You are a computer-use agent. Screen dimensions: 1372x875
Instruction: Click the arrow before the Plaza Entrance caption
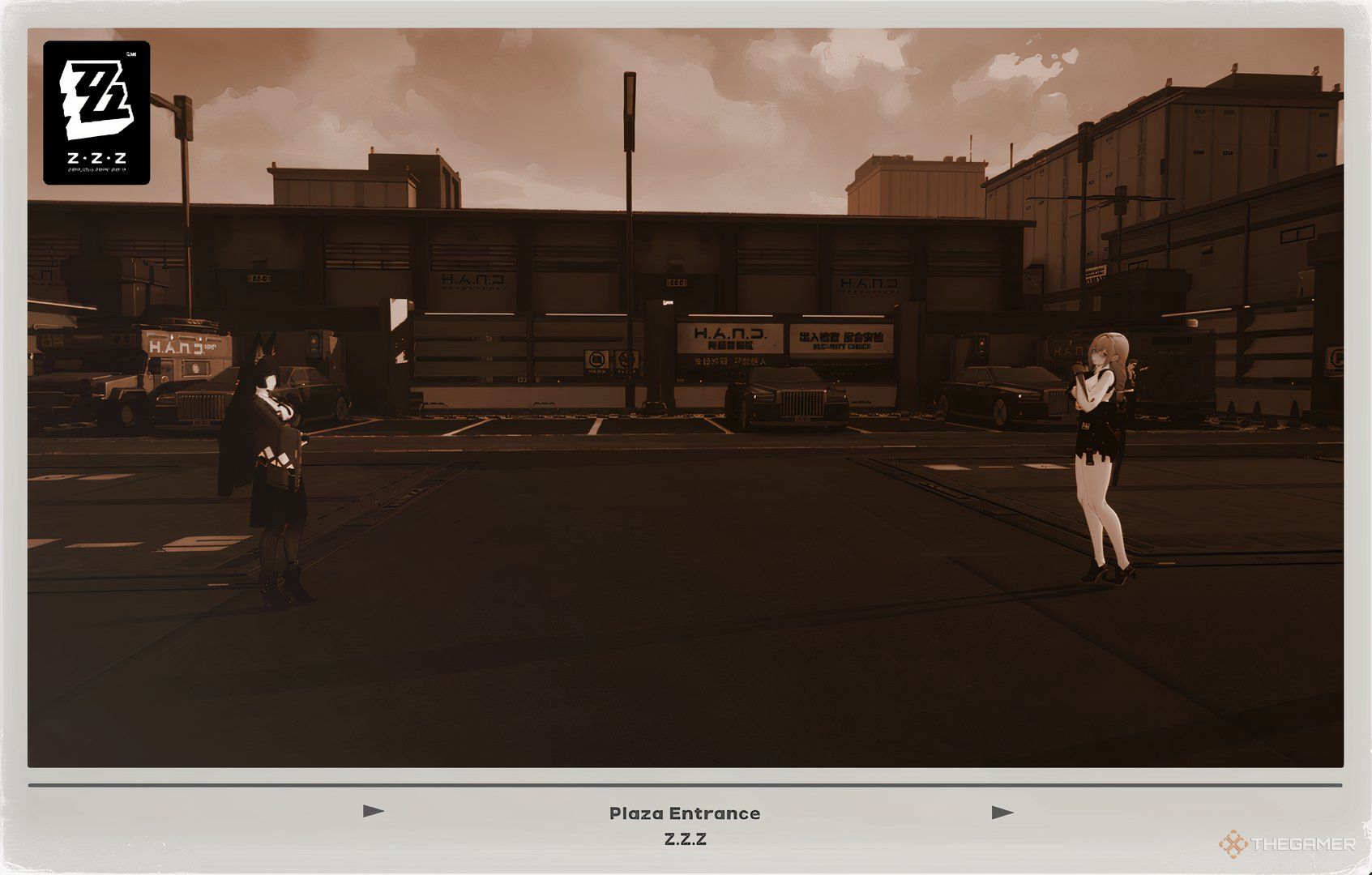pyautogui.click(x=374, y=811)
